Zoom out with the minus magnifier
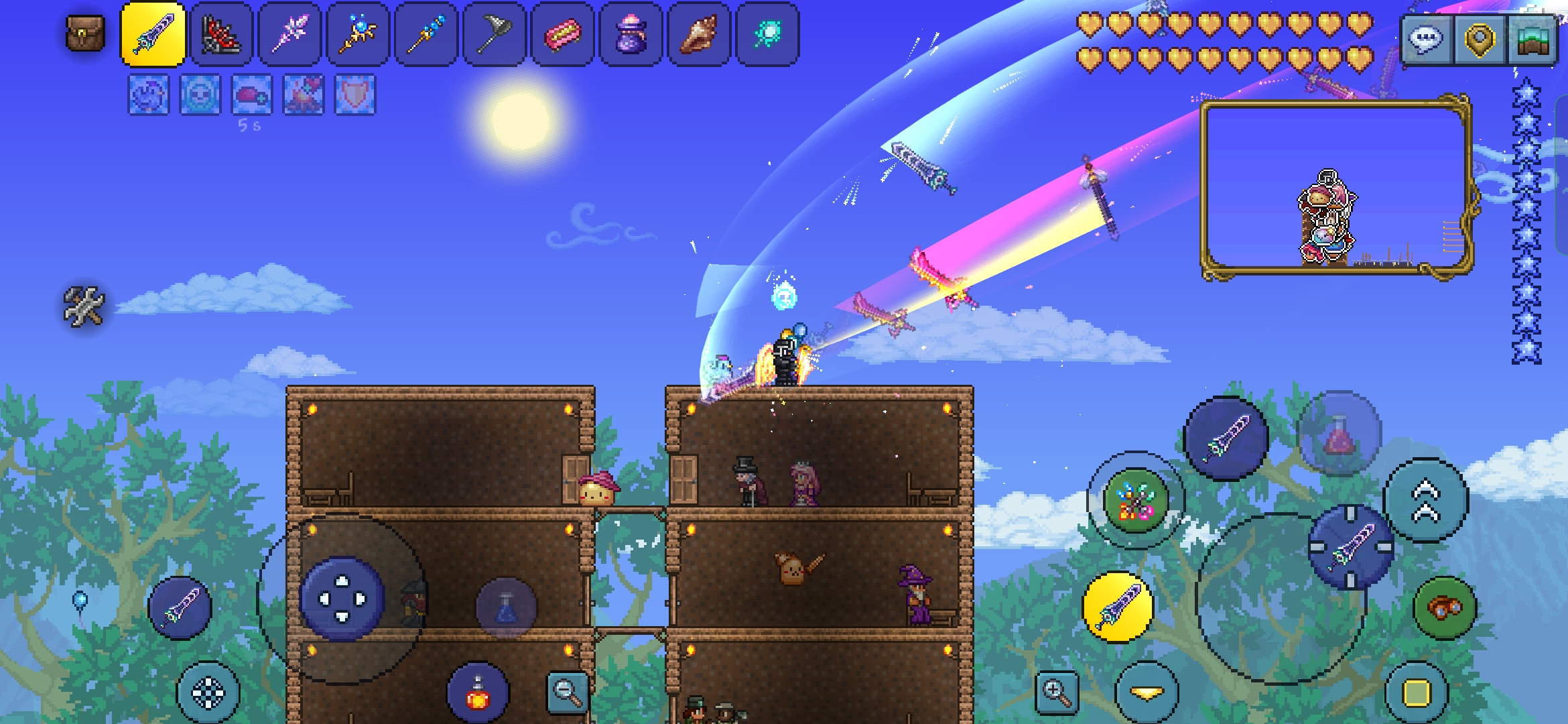This screenshot has width=1568, height=724. pos(567,691)
